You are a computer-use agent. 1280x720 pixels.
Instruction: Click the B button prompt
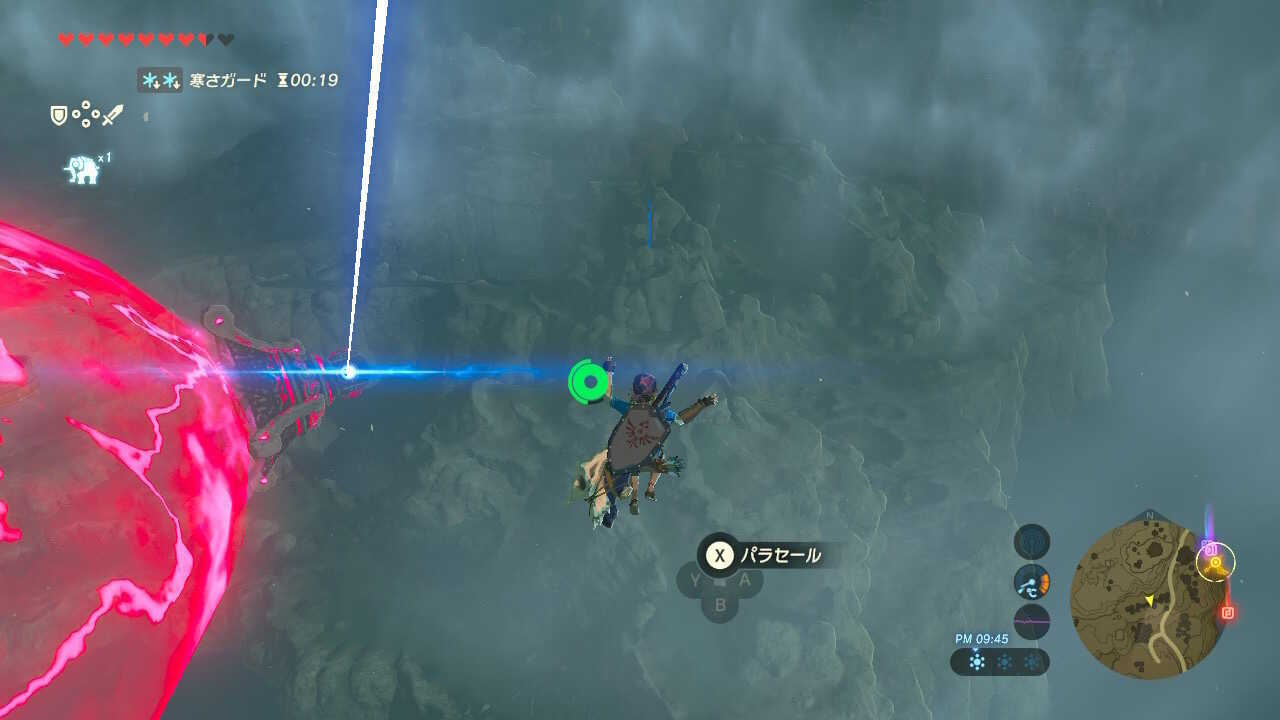[x=722, y=604]
